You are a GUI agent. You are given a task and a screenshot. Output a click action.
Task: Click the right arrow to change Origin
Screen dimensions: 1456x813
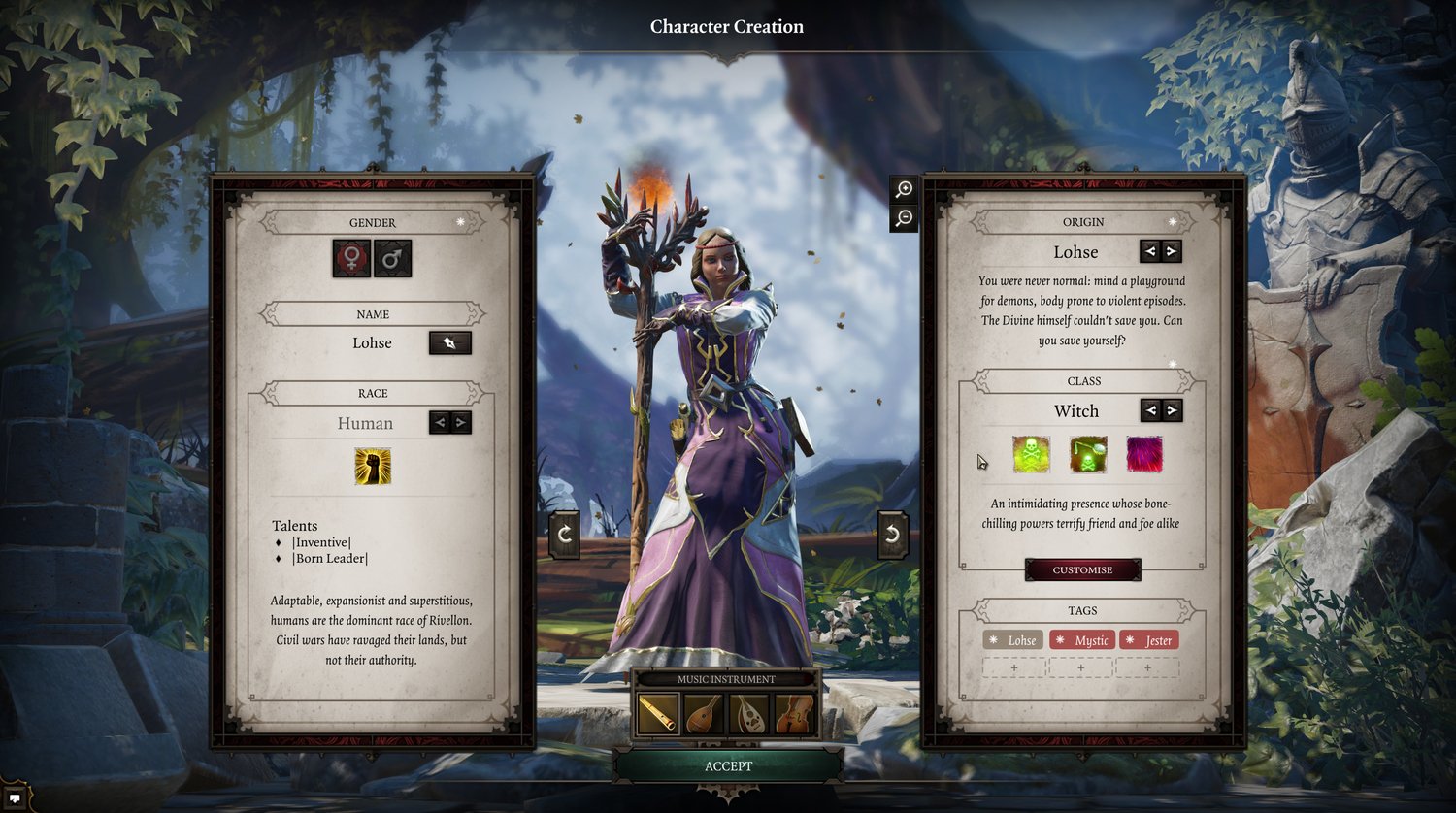coord(1174,251)
